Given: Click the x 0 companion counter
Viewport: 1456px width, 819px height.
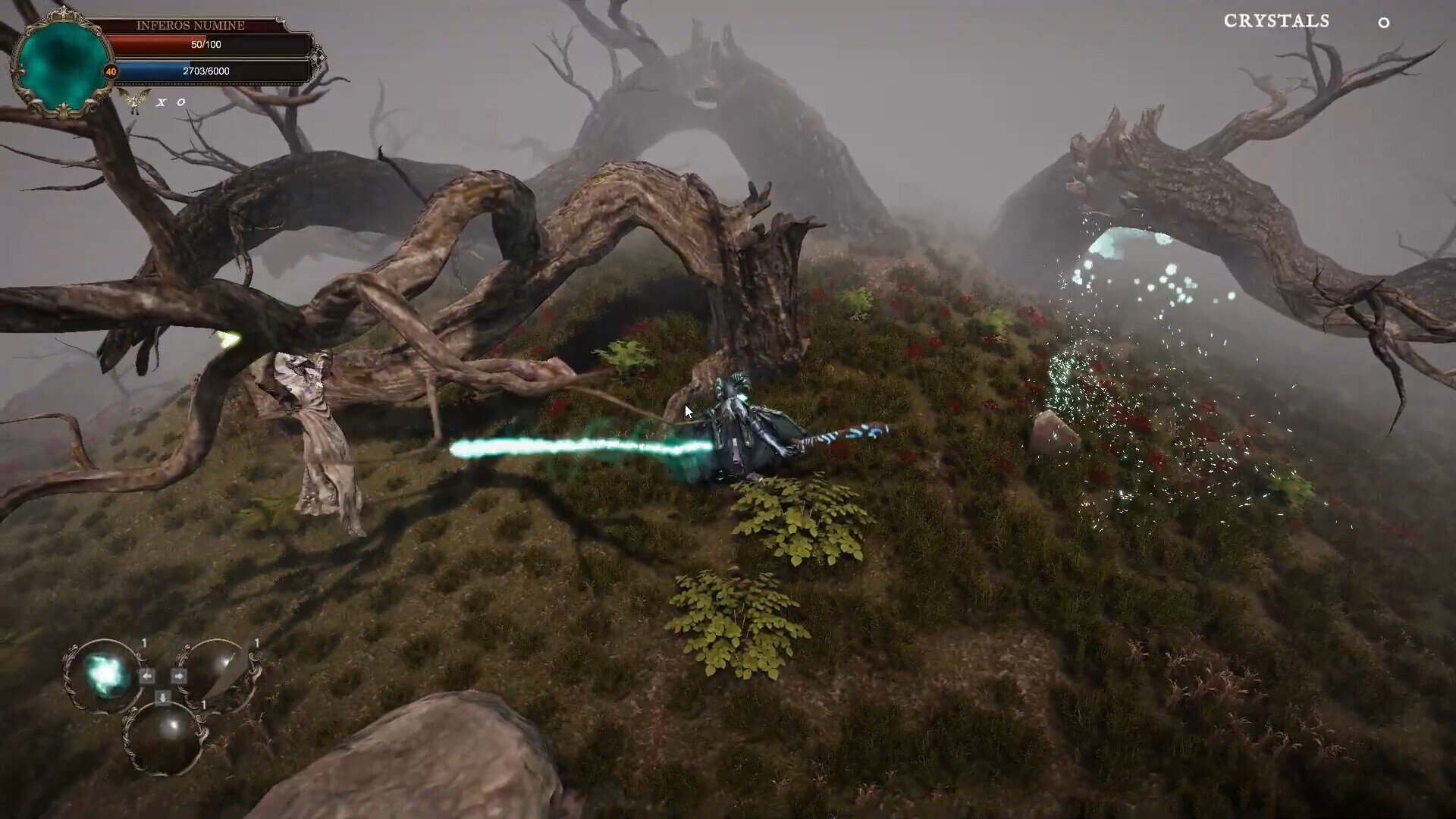Looking at the screenshot, I should click(171, 102).
